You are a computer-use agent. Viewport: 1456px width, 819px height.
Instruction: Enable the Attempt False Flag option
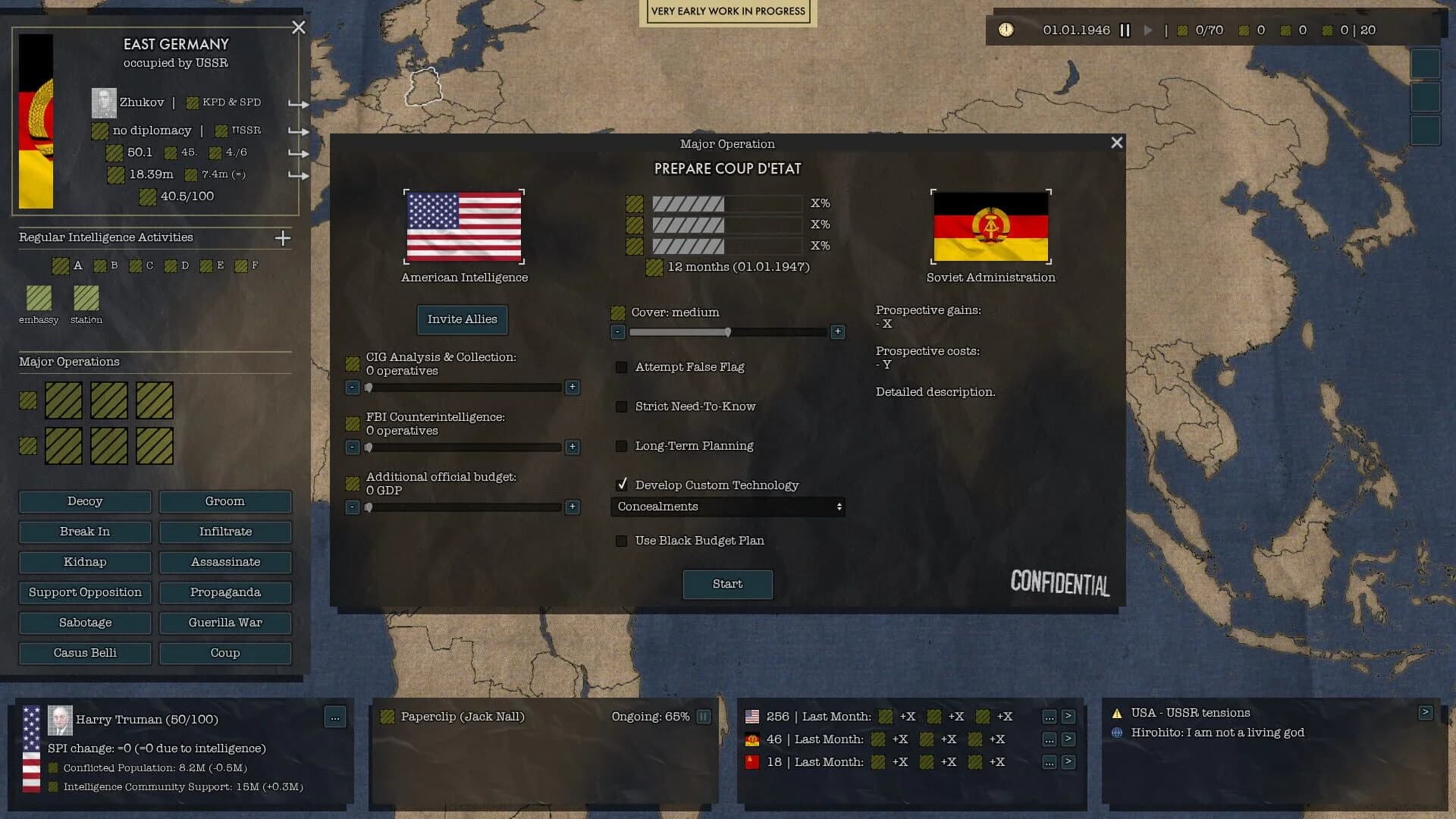point(622,367)
